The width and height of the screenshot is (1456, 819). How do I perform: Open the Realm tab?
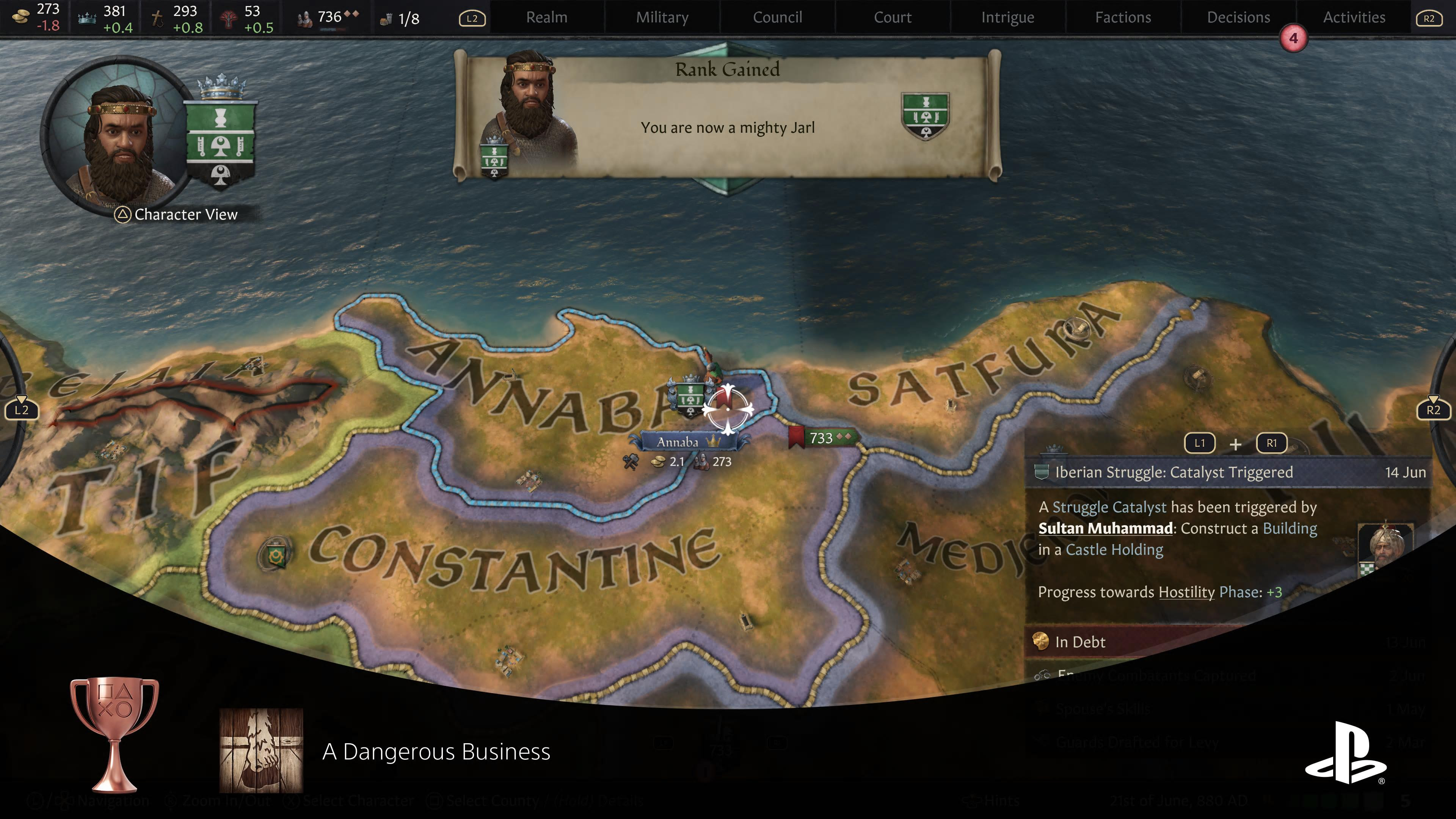tap(546, 17)
